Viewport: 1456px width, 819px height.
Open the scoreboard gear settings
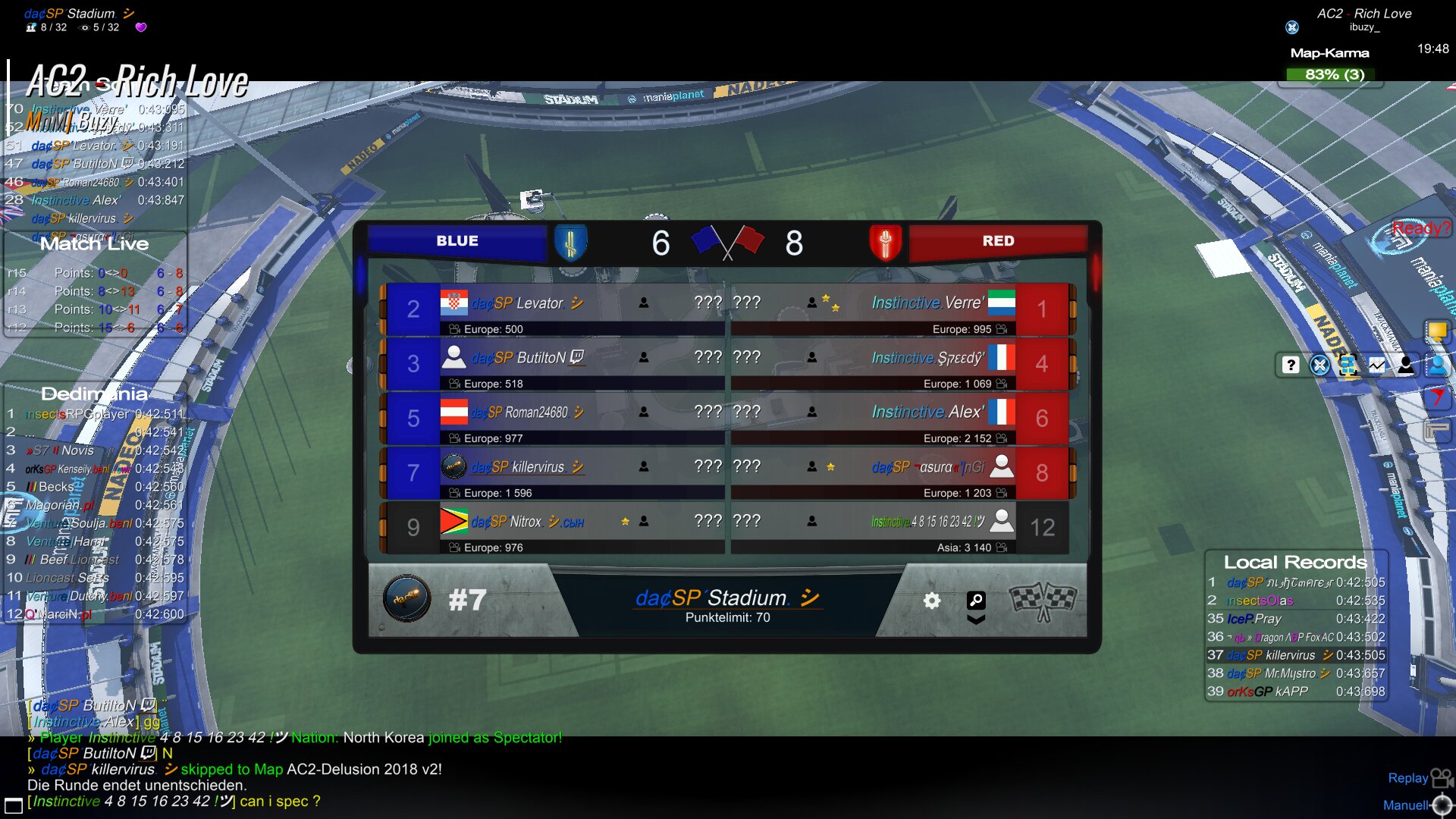(931, 601)
